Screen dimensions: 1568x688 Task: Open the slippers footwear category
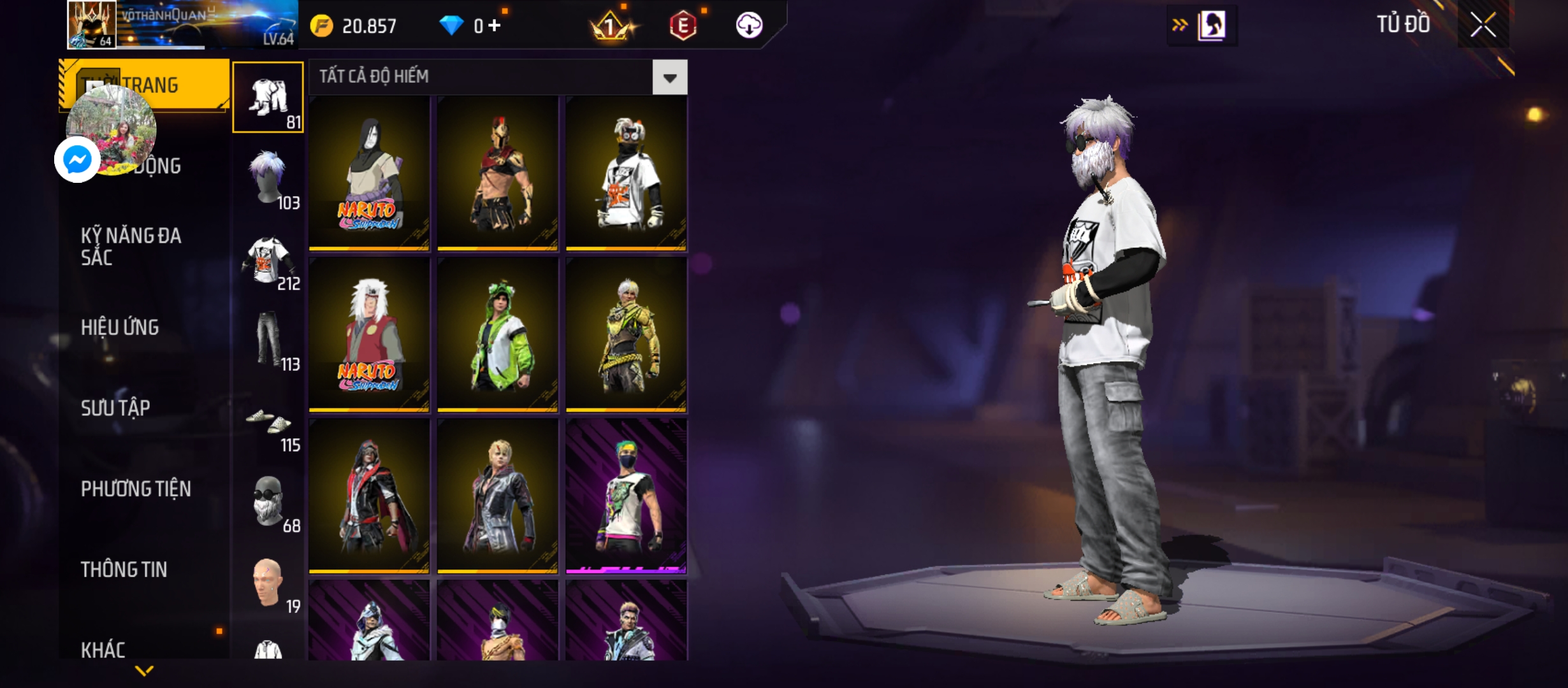268,421
